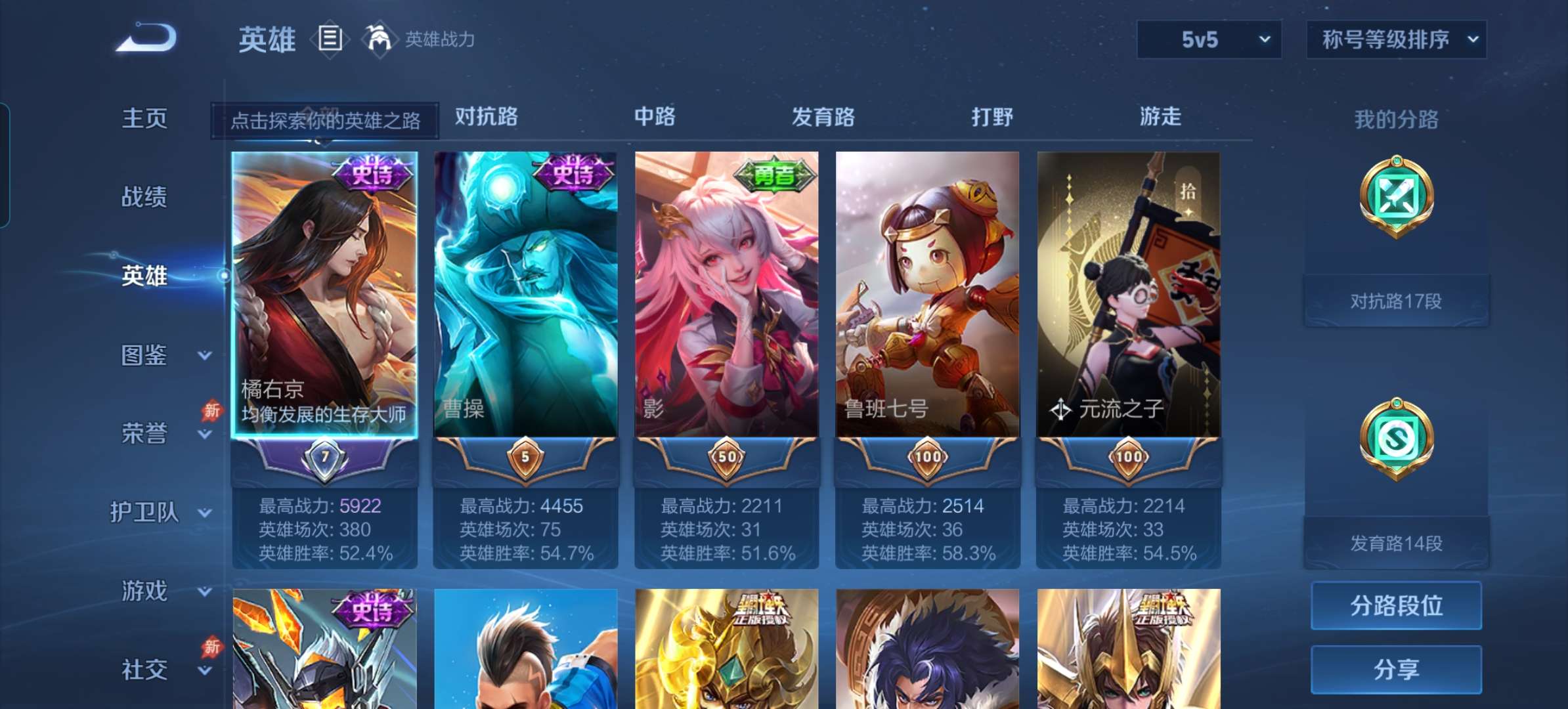Open 战绩 from the sidebar menu
The height and width of the screenshot is (709, 1568).
coord(146,197)
